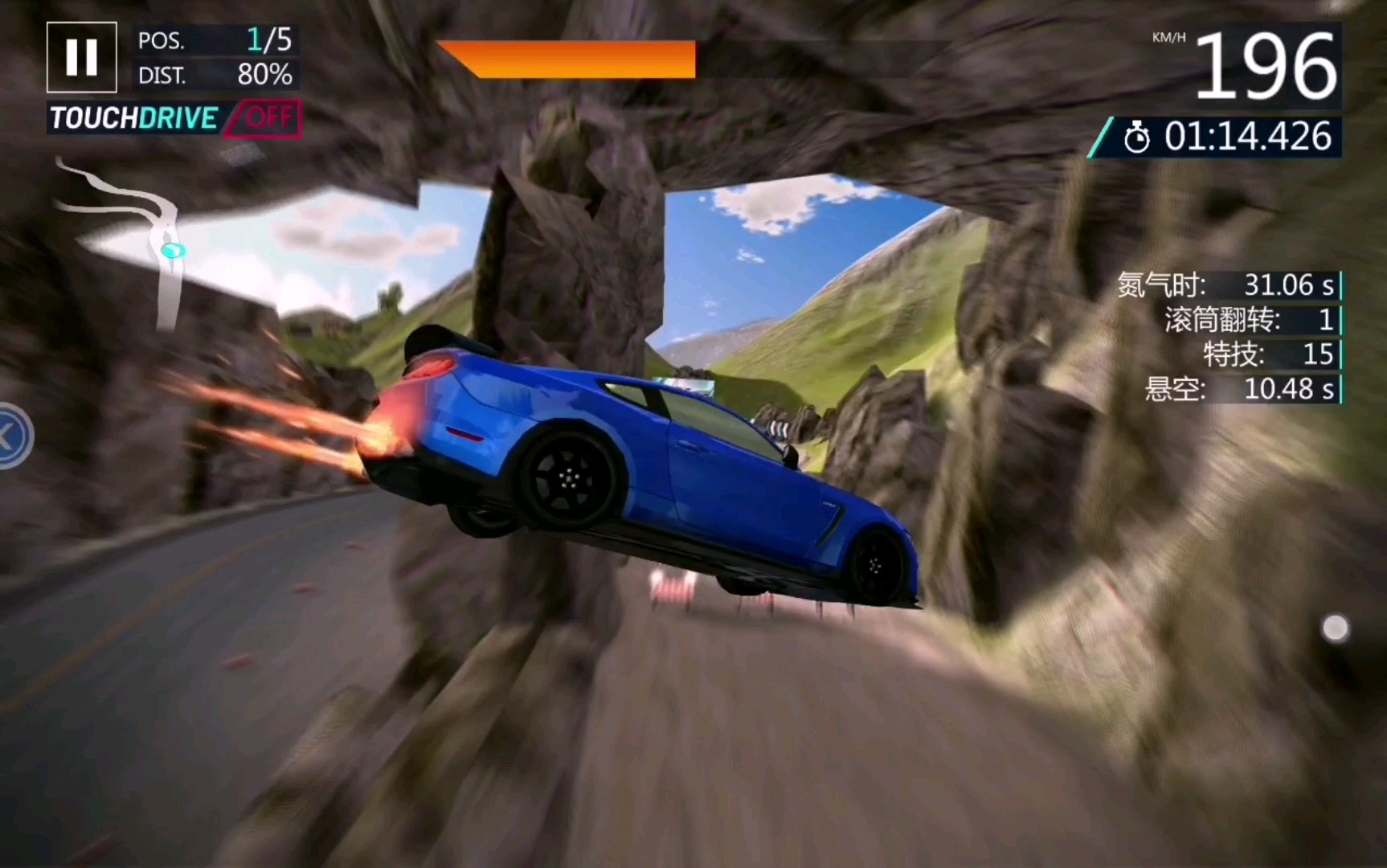Toggle the TouchDrive OFF switch

(264, 119)
